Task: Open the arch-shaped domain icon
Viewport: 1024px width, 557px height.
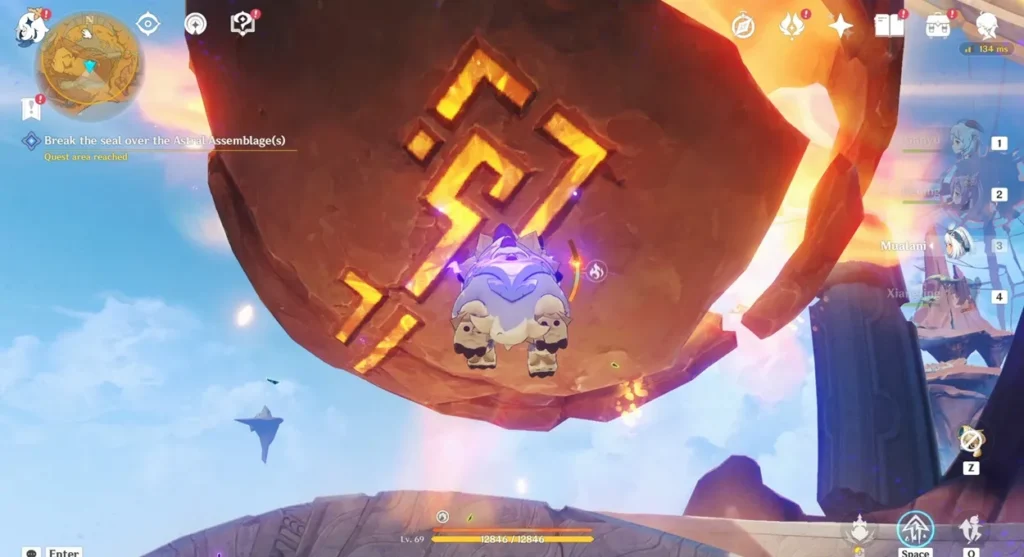Action: pos(196,24)
